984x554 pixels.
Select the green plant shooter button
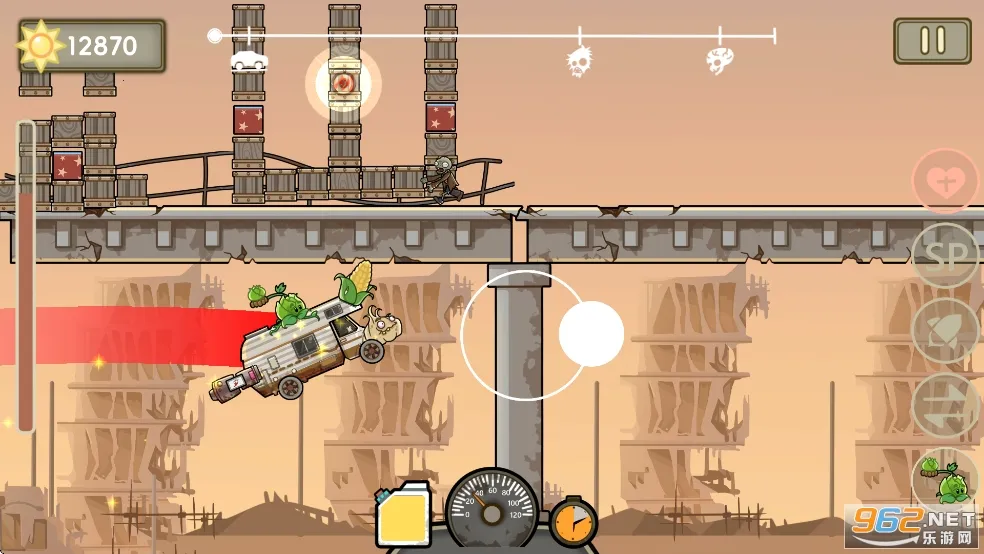click(x=943, y=478)
